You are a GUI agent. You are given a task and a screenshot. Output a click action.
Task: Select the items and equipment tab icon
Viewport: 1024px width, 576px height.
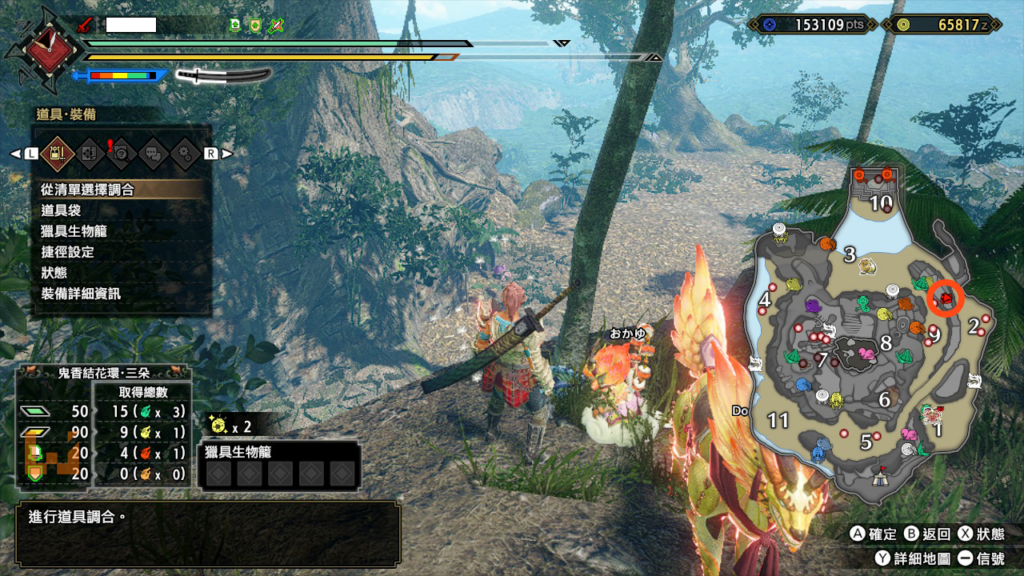(57, 153)
